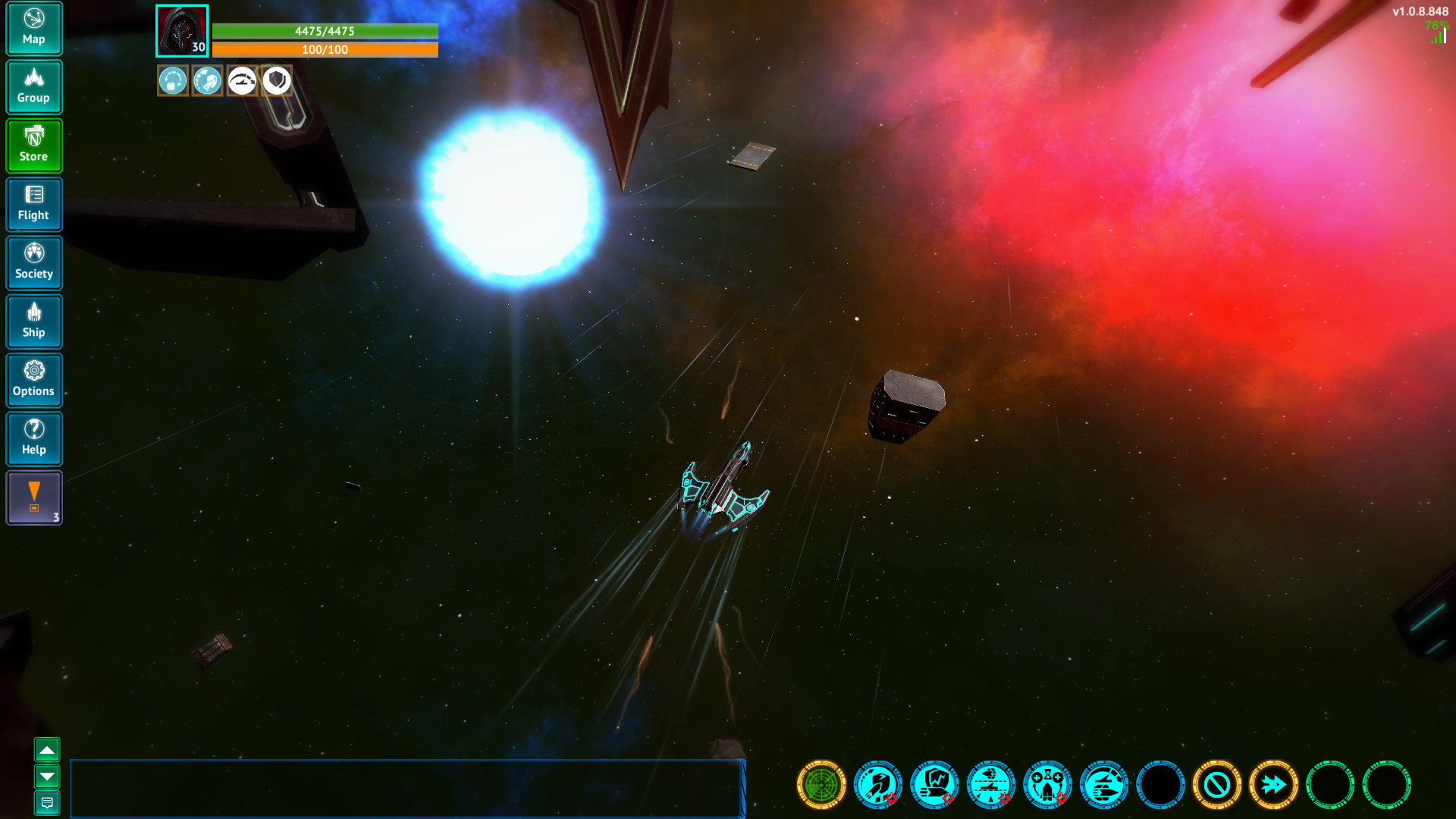Use the shield repair hotbar ability
Screen dimensions: 1456x819
click(x=934, y=786)
